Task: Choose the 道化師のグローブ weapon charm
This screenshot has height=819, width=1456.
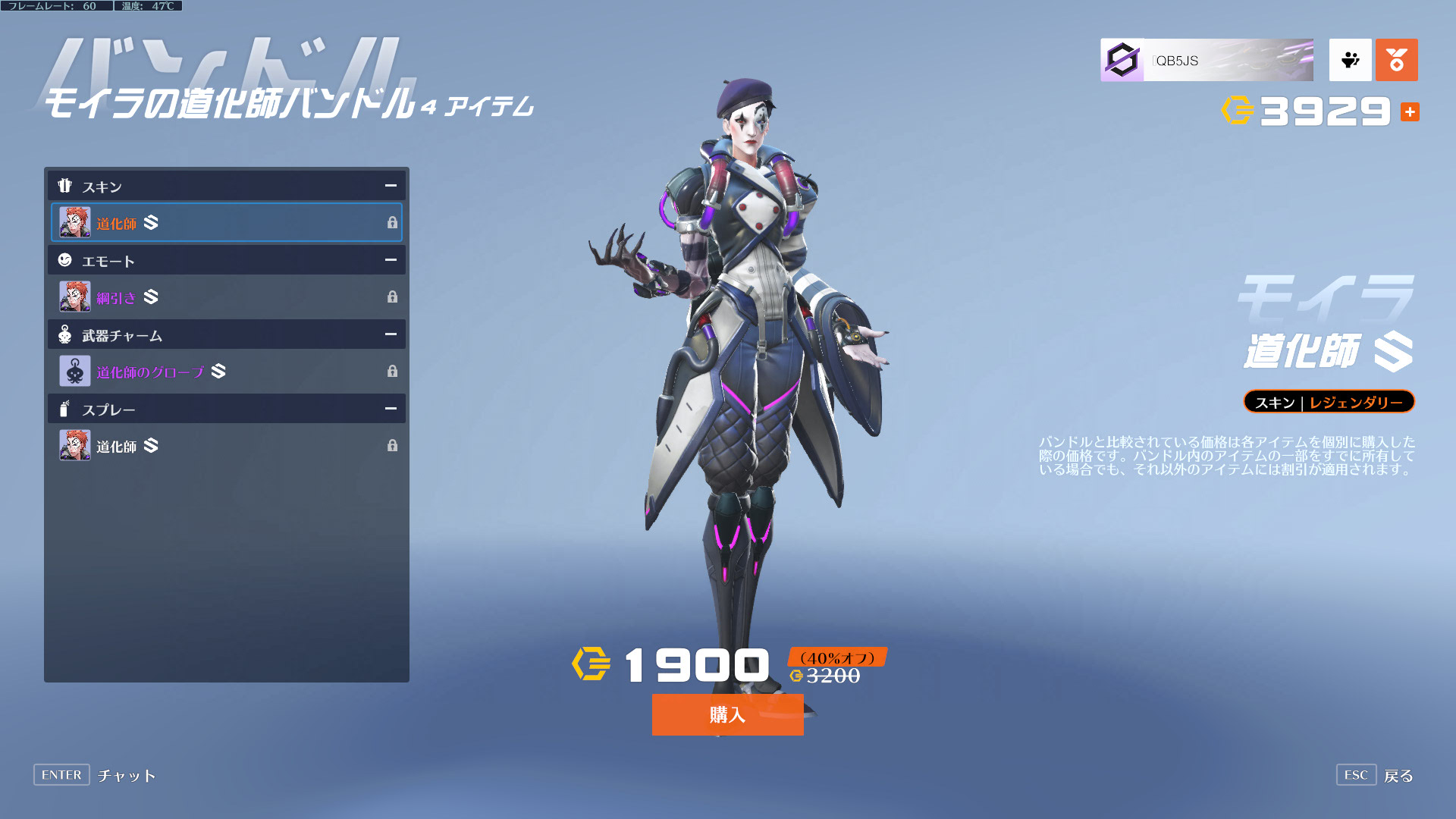Action: click(x=226, y=372)
